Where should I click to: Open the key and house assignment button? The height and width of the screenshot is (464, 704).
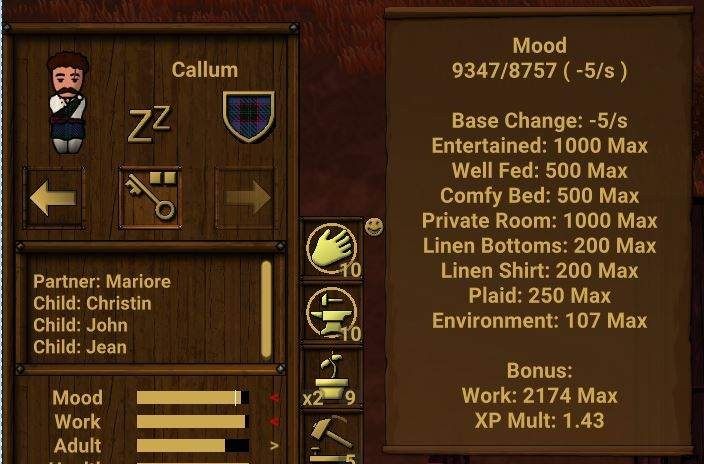point(150,198)
